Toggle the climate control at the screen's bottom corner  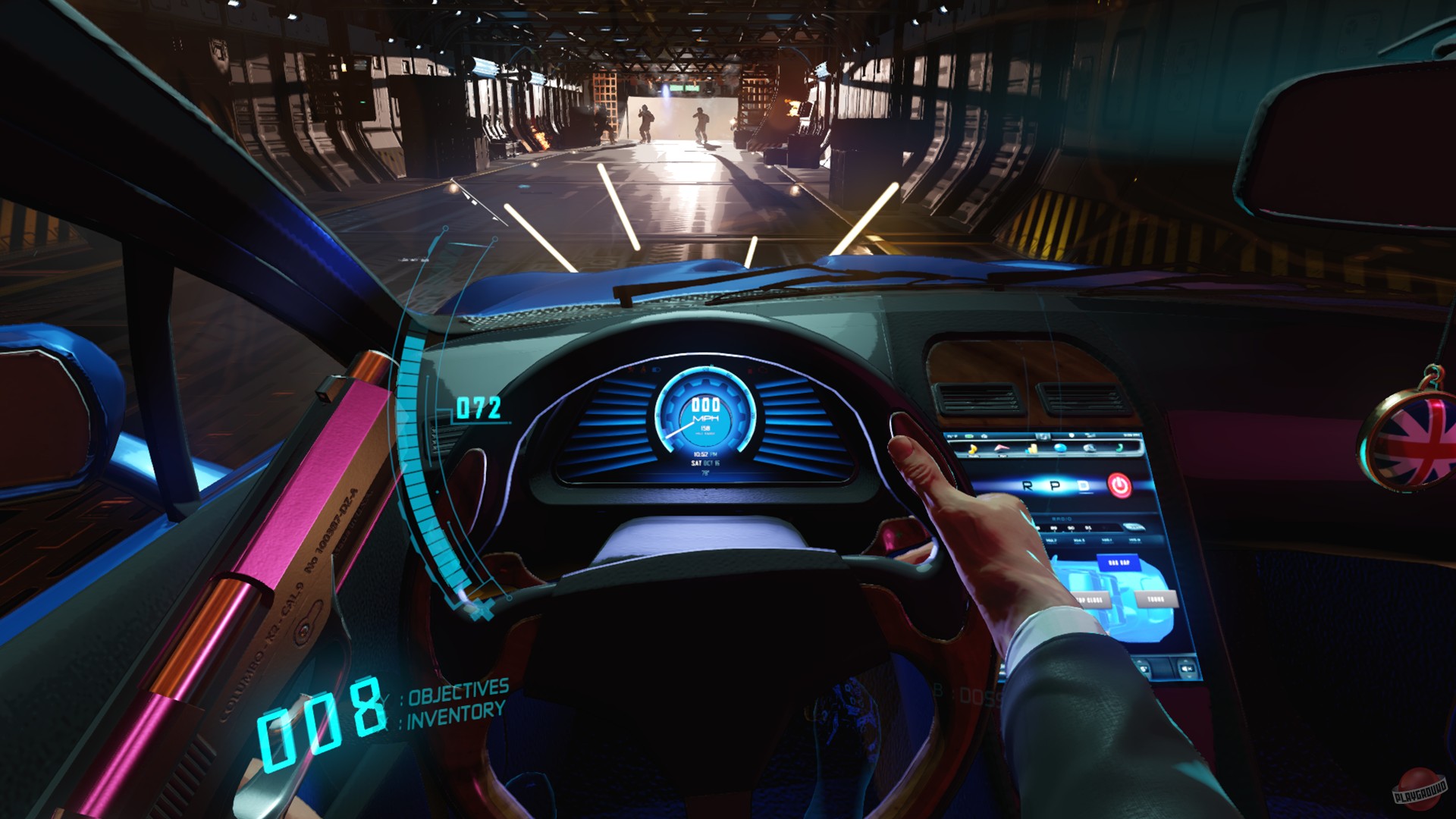click(1144, 668)
